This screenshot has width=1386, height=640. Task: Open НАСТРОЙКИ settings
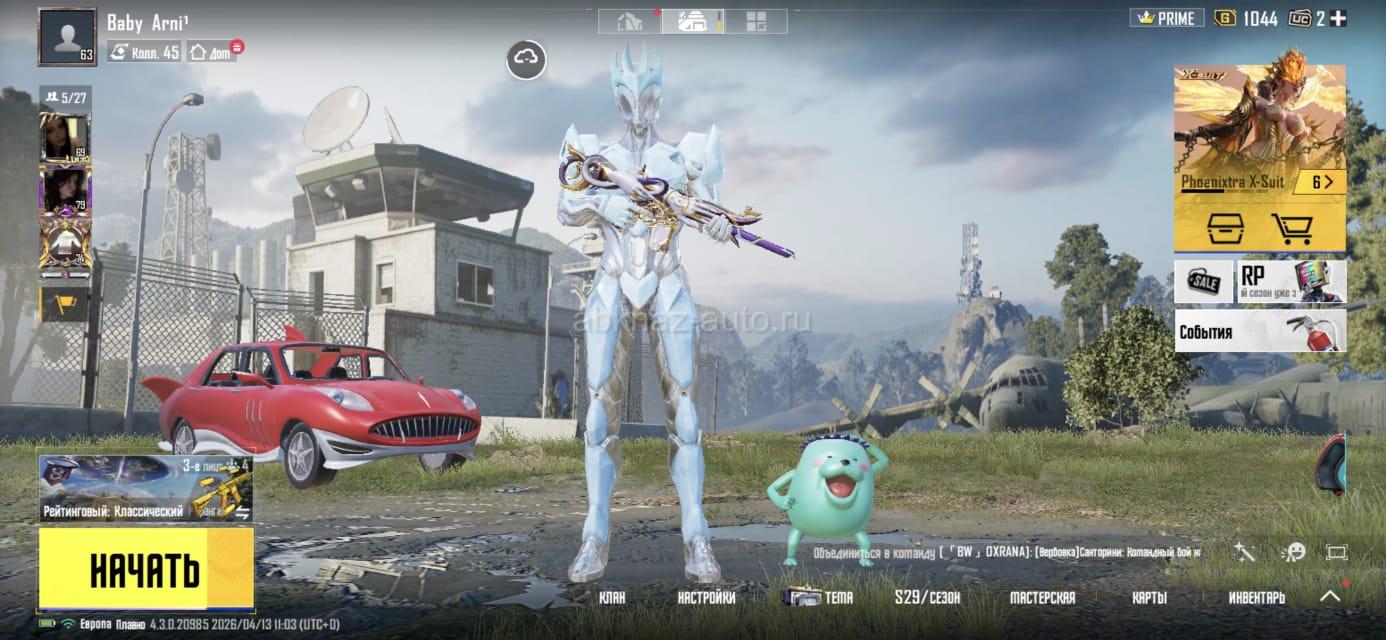coord(706,598)
